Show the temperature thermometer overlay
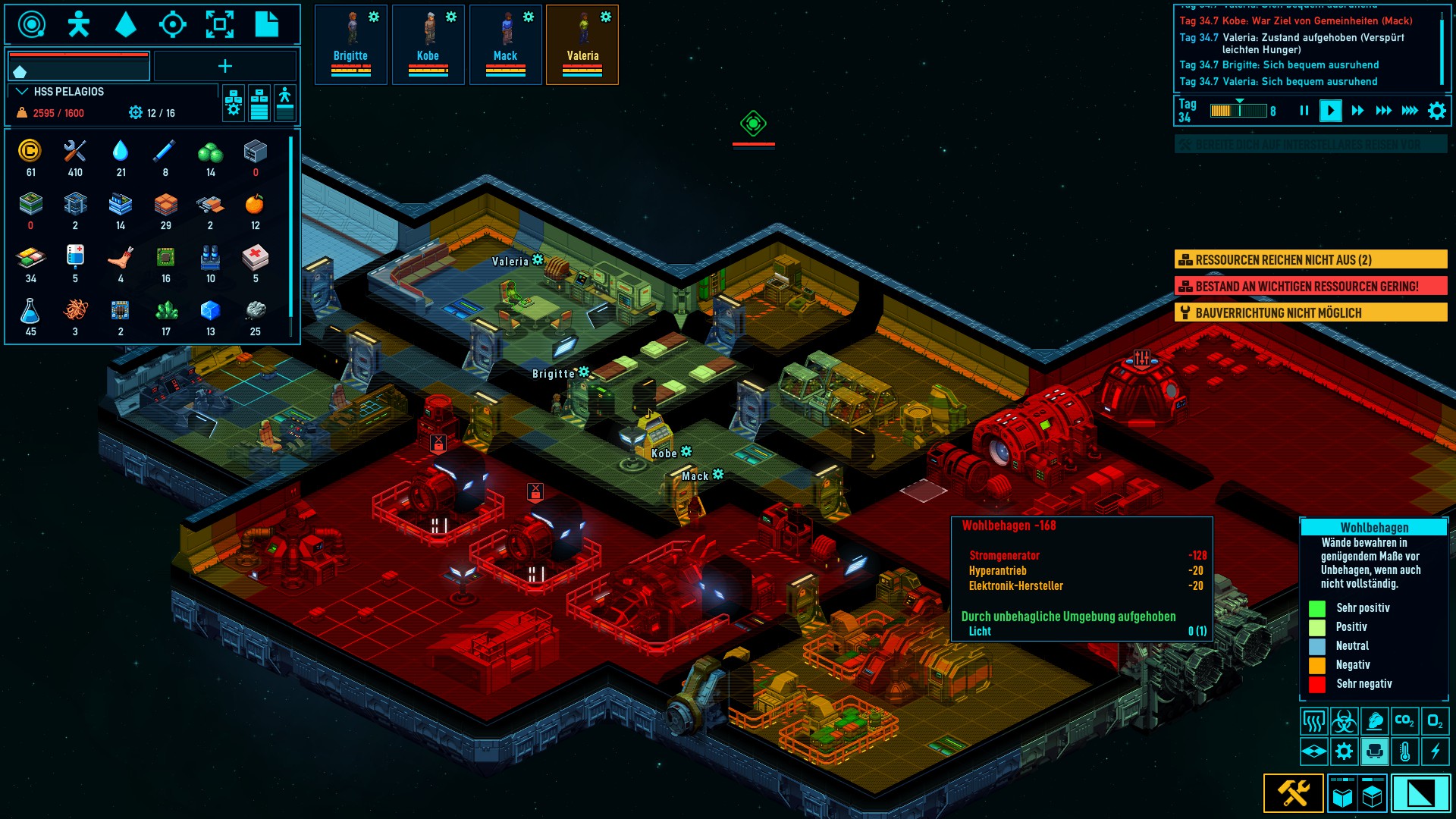1456x819 pixels. pyautogui.click(x=1404, y=752)
